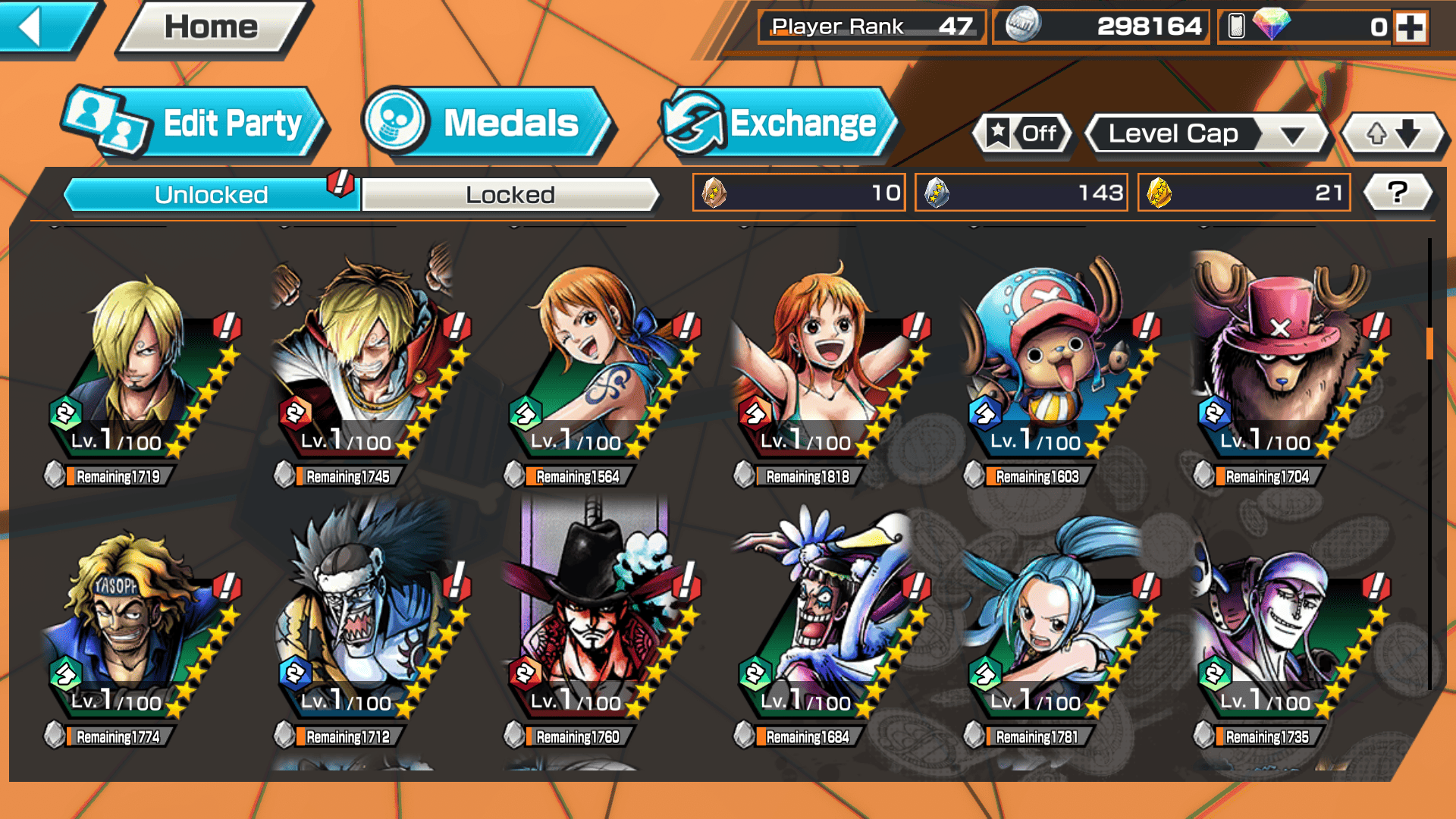Open the Level Cap sort dropdown
This screenshot has height=819, width=1456.
(1207, 134)
